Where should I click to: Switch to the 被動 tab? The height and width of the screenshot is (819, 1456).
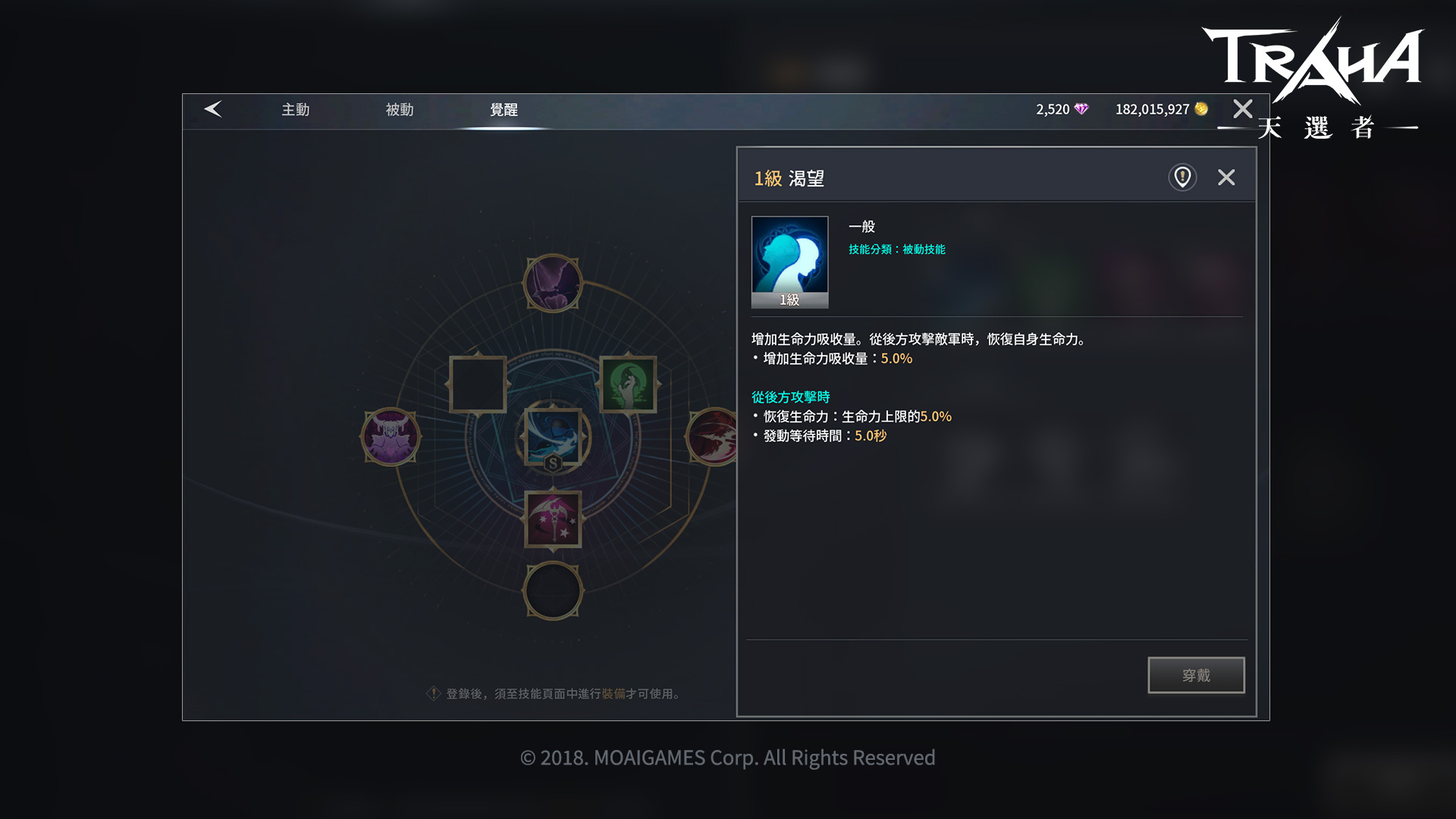[398, 109]
